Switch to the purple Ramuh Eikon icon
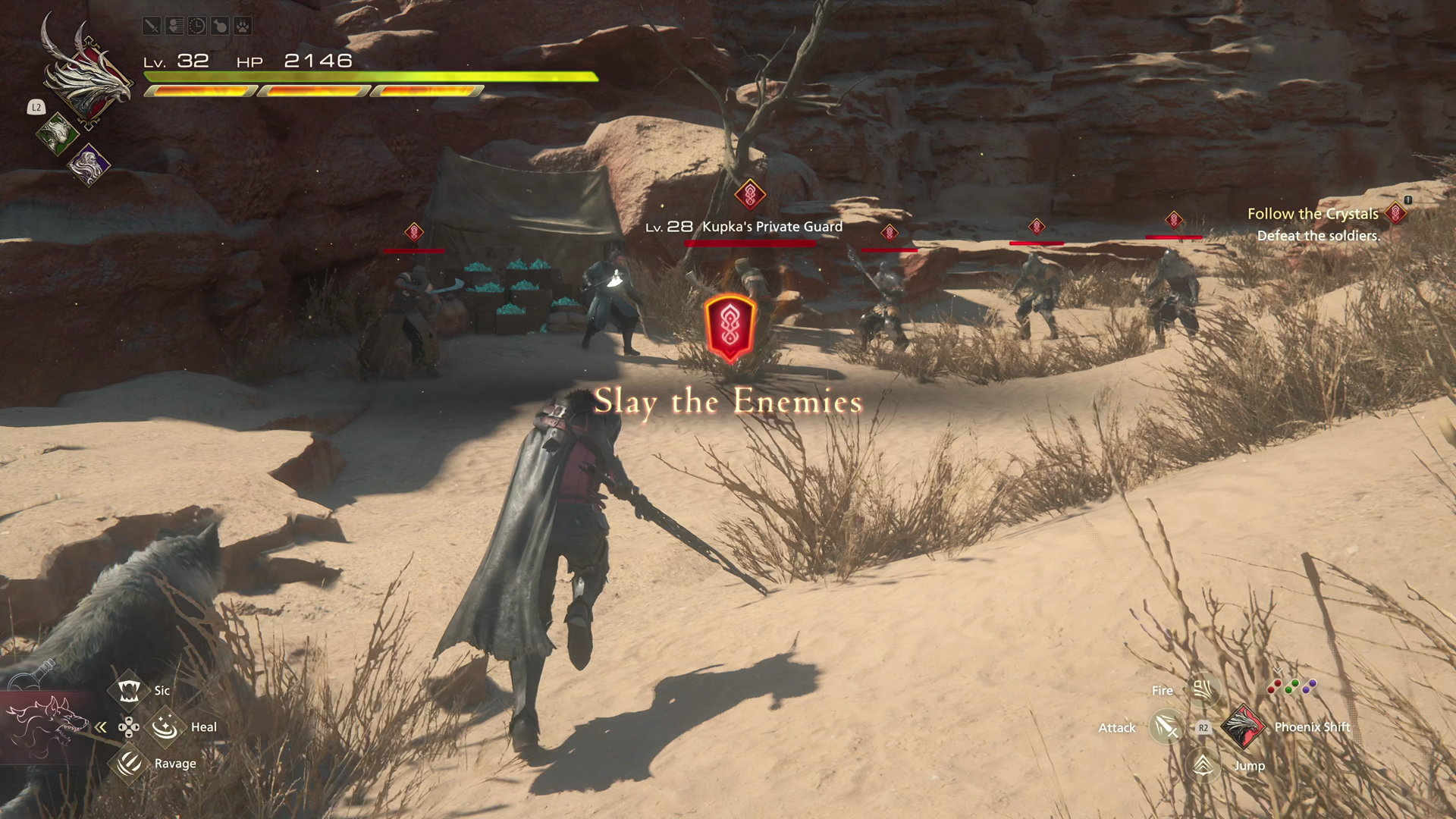1456x819 pixels. tap(89, 164)
